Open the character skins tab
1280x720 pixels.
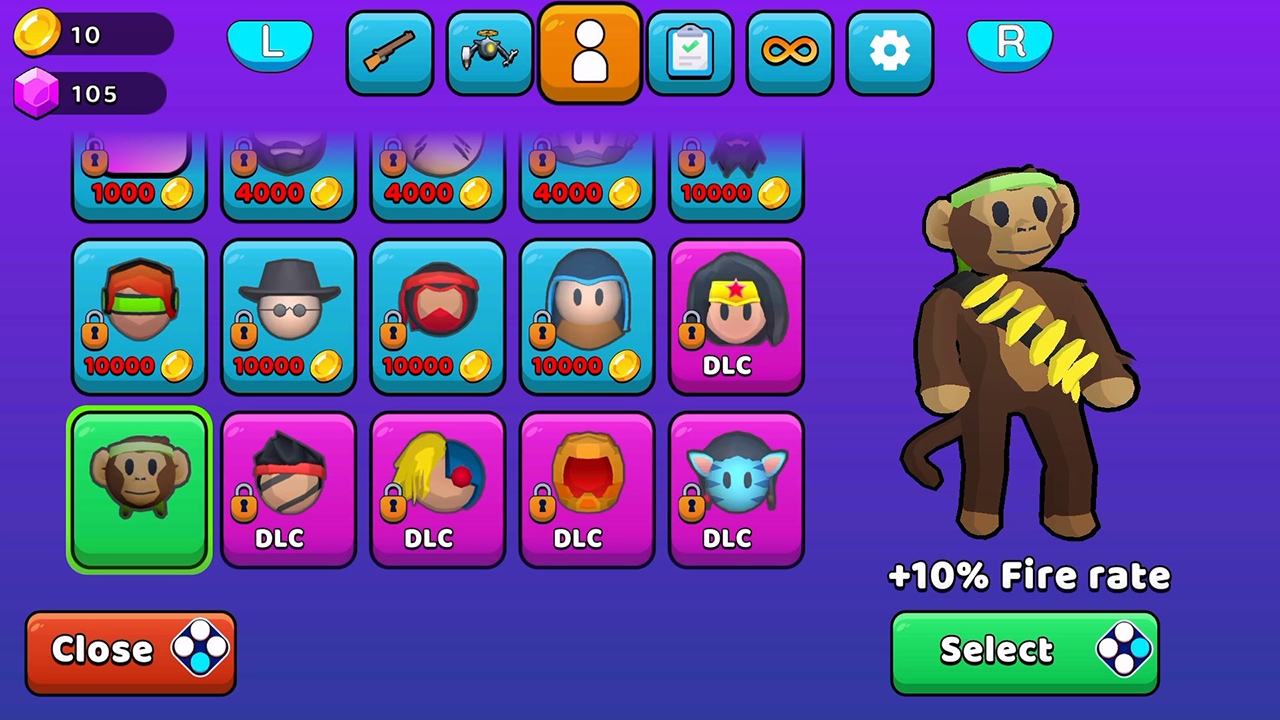pyautogui.click(x=589, y=52)
